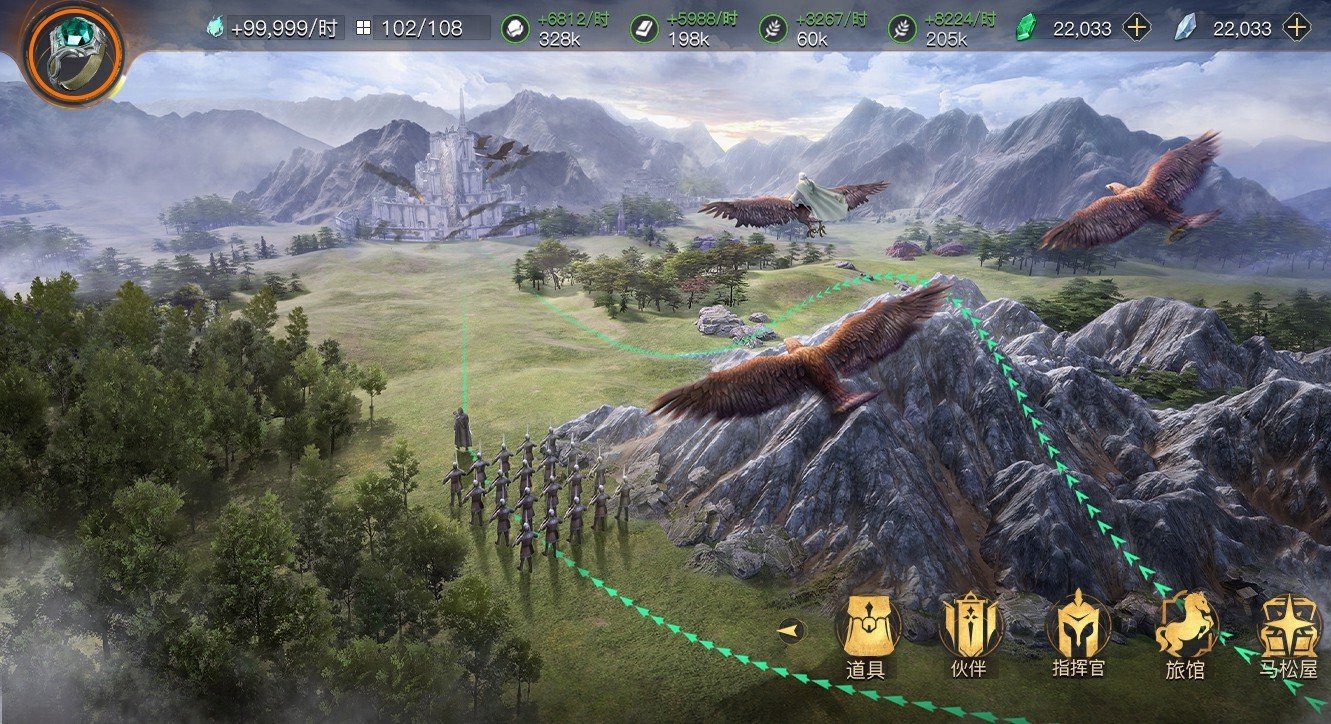
Task: Add more green gems with plus button
Action: (x=1136, y=28)
